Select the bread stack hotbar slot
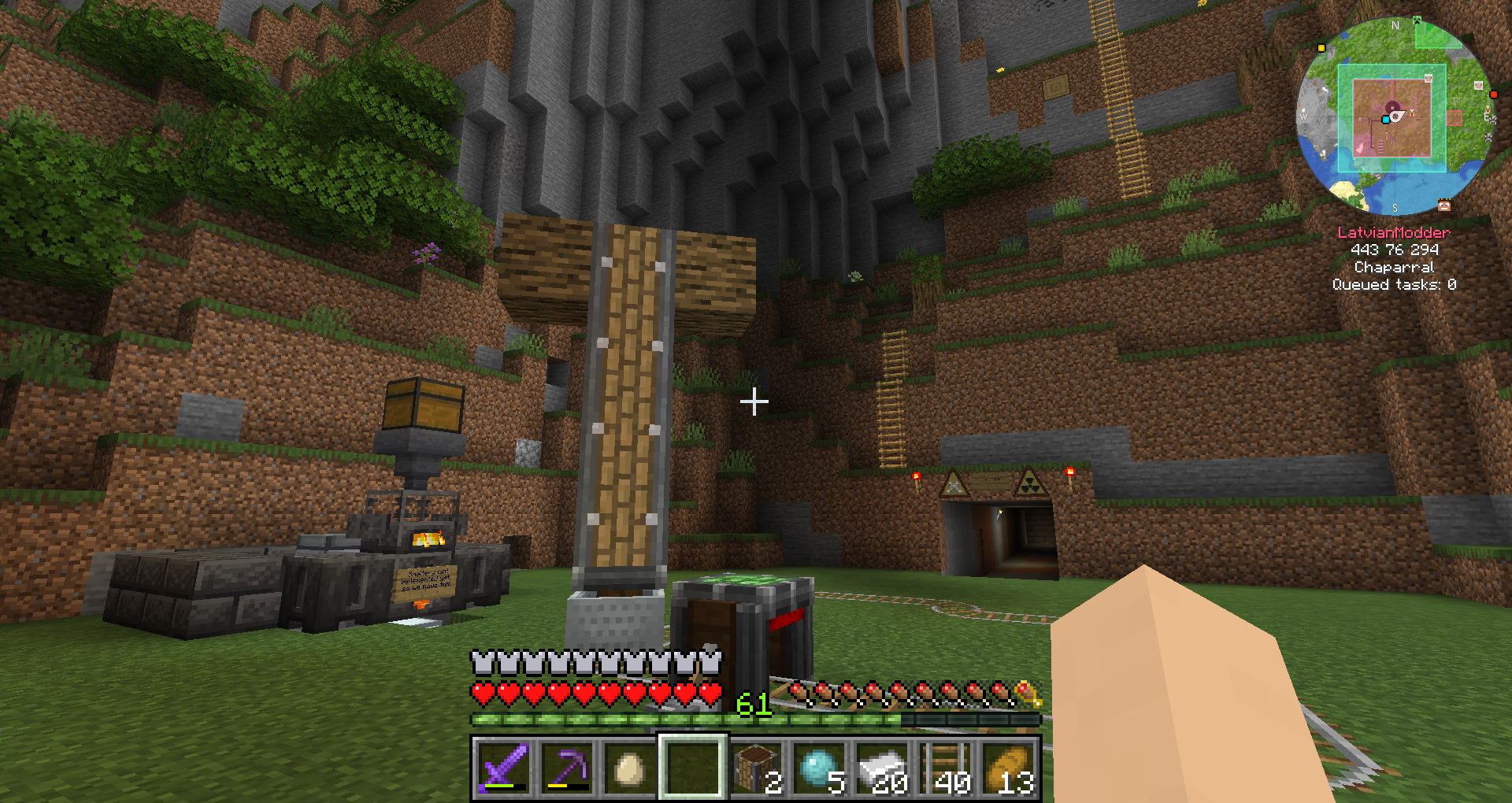Screen dimensions: 1512x803 coord(1009,768)
